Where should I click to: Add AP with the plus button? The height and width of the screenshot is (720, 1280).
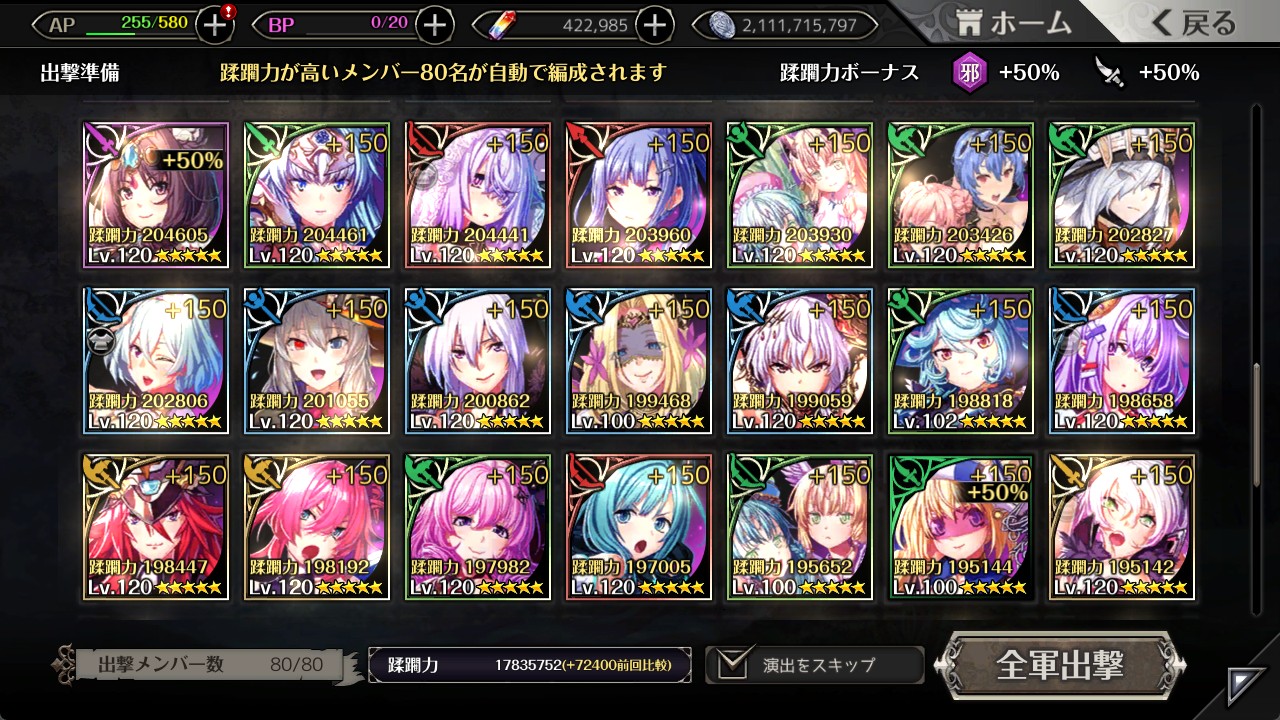tap(215, 25)
